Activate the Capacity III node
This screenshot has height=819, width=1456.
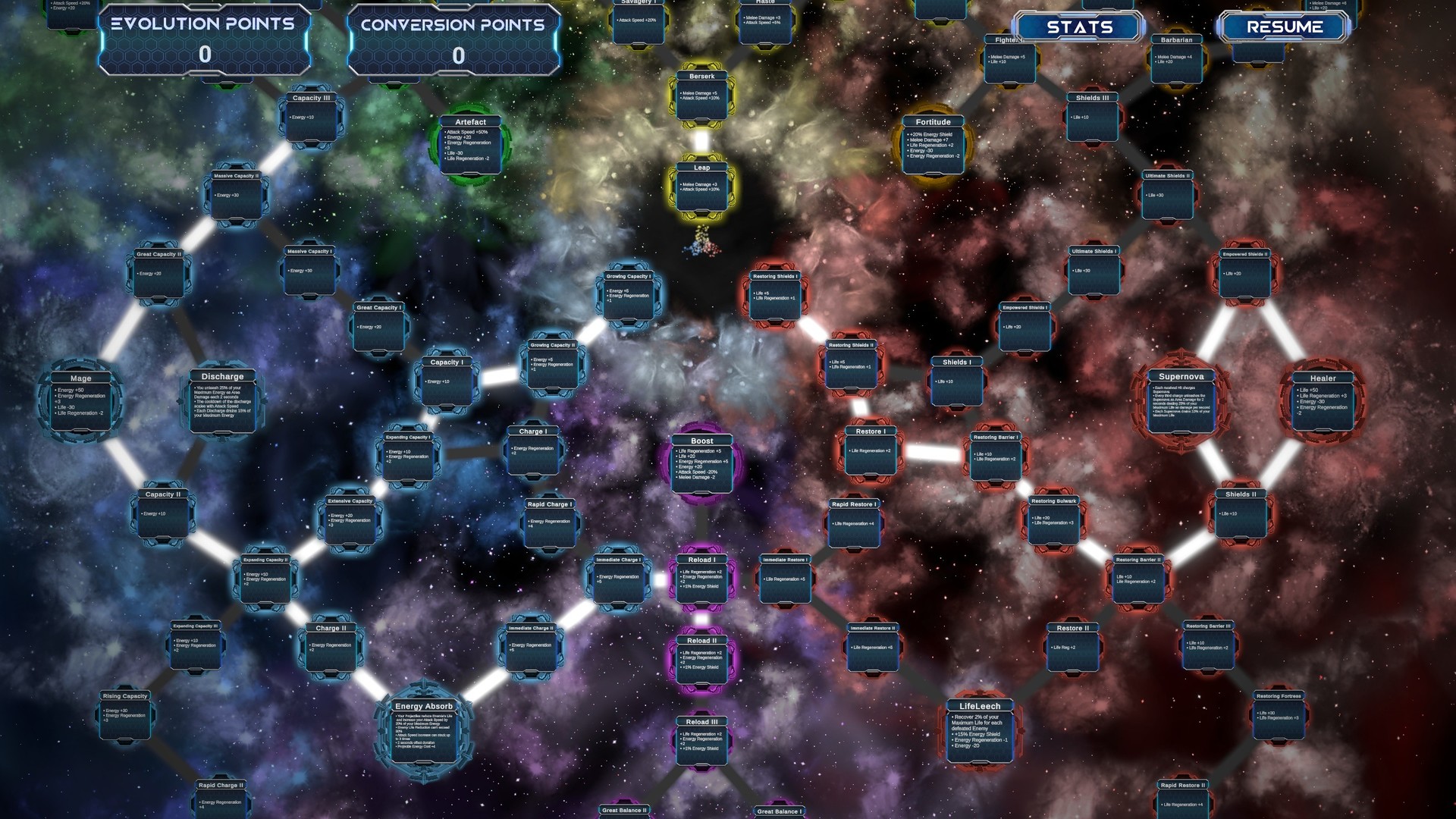tap(312, 118)
